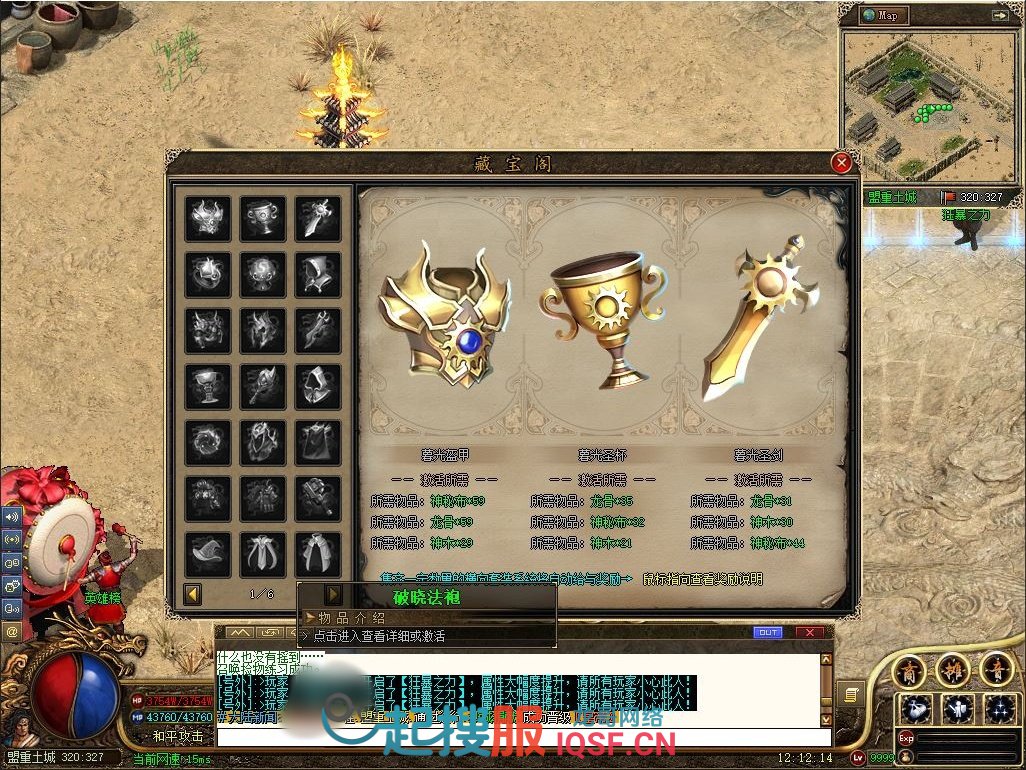This screenshot has width=1026, height=770.
Task: Change the 和平攻击 attack mode
Action: pyautogui.click(x=177, y=736)
